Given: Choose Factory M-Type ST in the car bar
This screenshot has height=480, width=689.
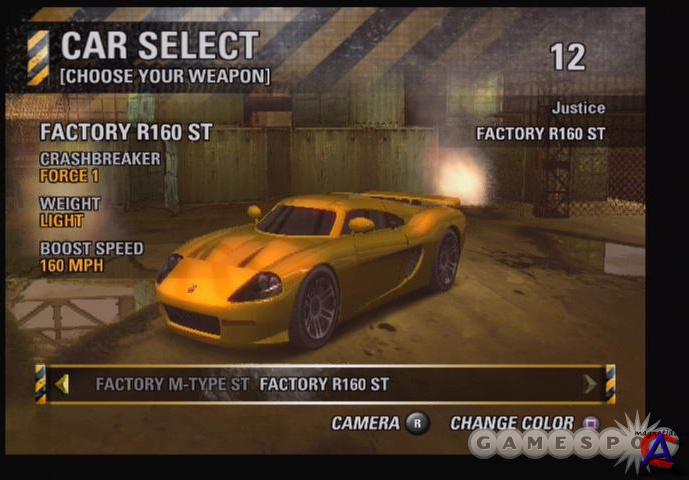Looking at the screenshot, I should coord(173,384).
